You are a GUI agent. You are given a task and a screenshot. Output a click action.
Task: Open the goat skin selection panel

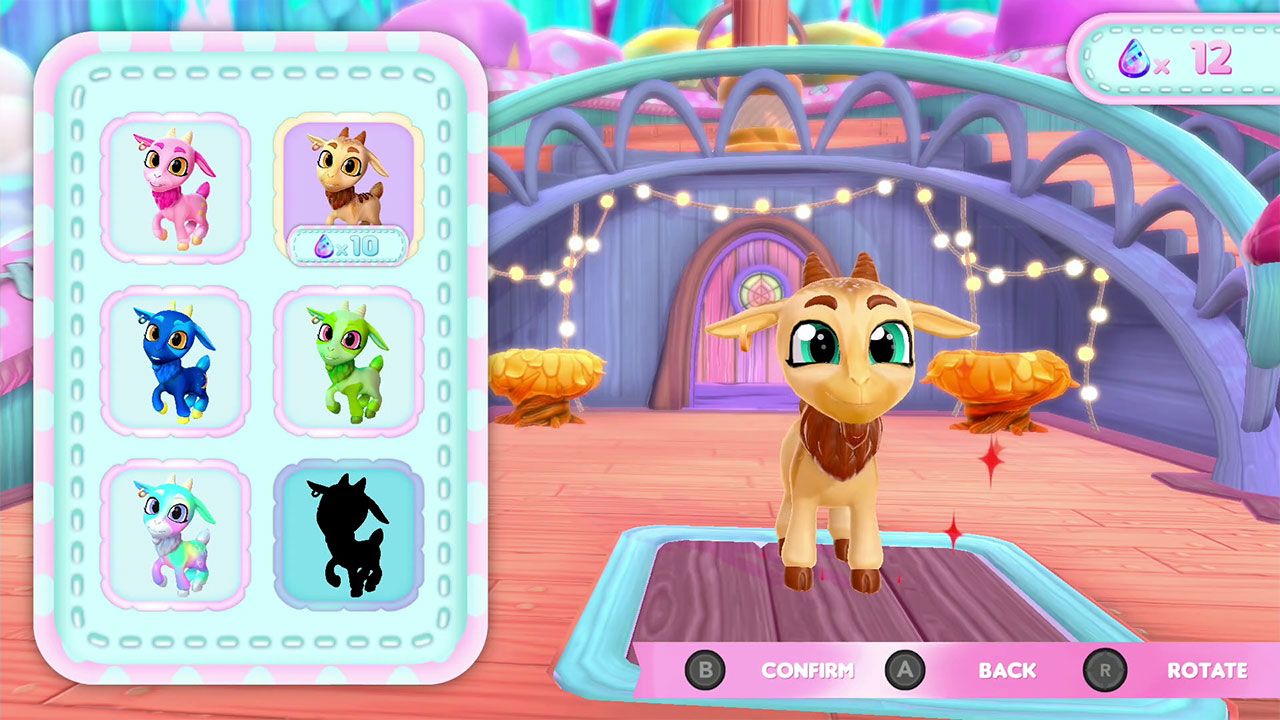point(262,360)
